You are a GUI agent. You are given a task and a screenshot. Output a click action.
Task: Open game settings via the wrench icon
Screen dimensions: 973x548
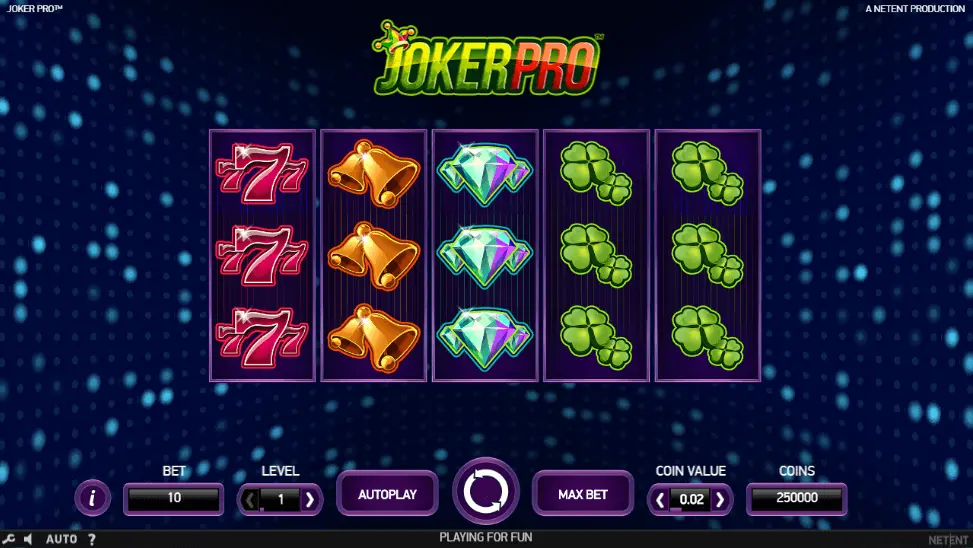[x=9, y=539]
